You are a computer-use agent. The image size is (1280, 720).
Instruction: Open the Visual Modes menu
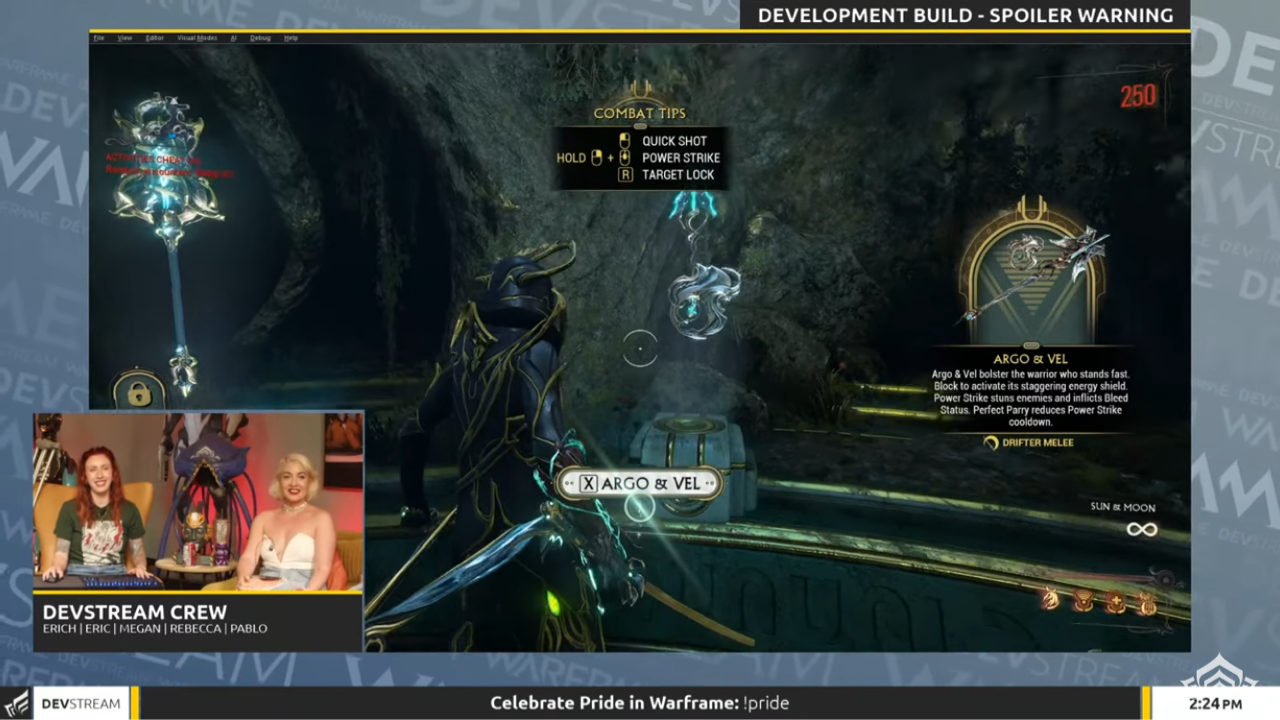click(x=198, y=37)
